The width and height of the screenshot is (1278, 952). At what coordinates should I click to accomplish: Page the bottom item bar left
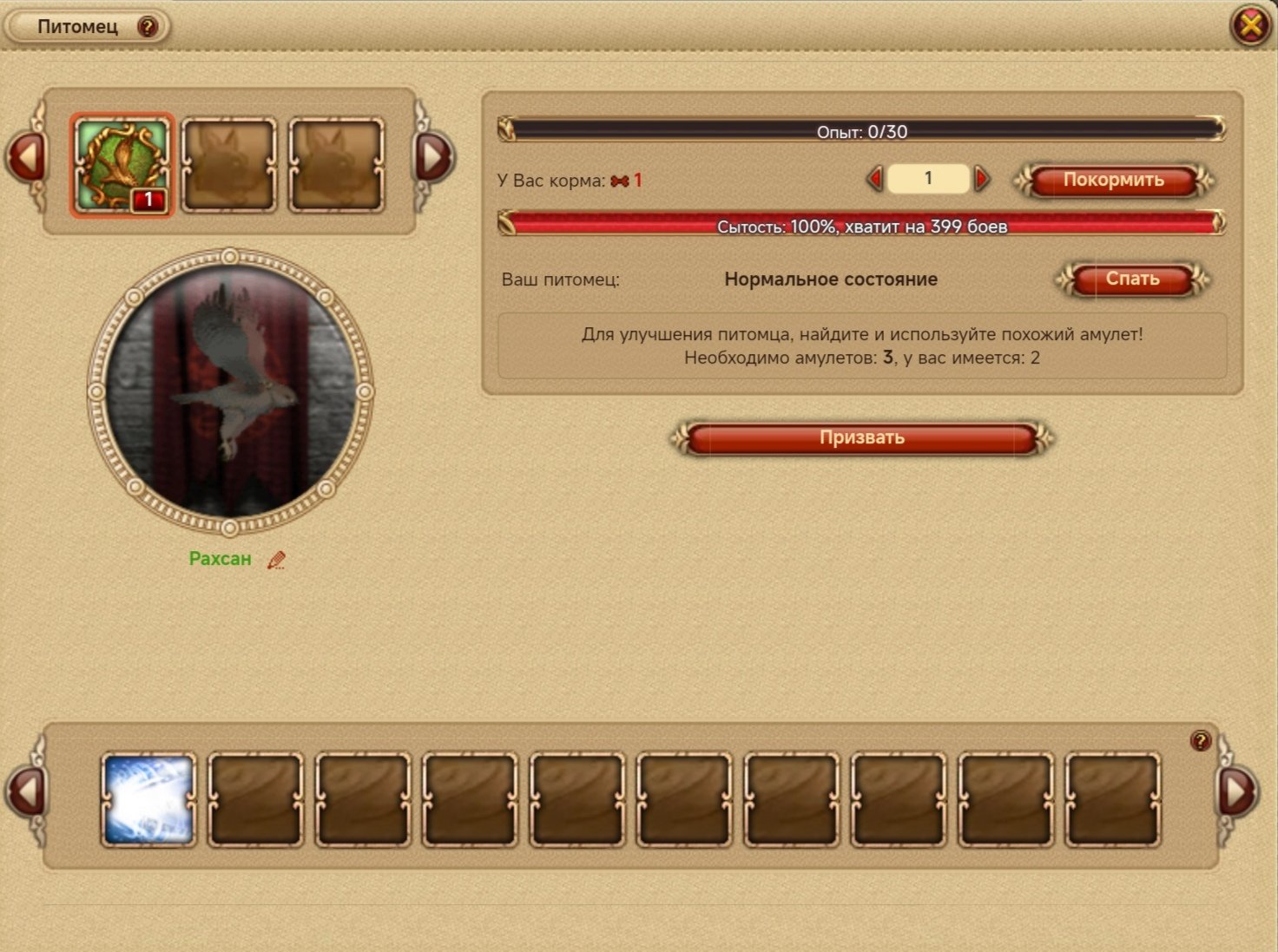pyautogui.click(x=26, y=791)
